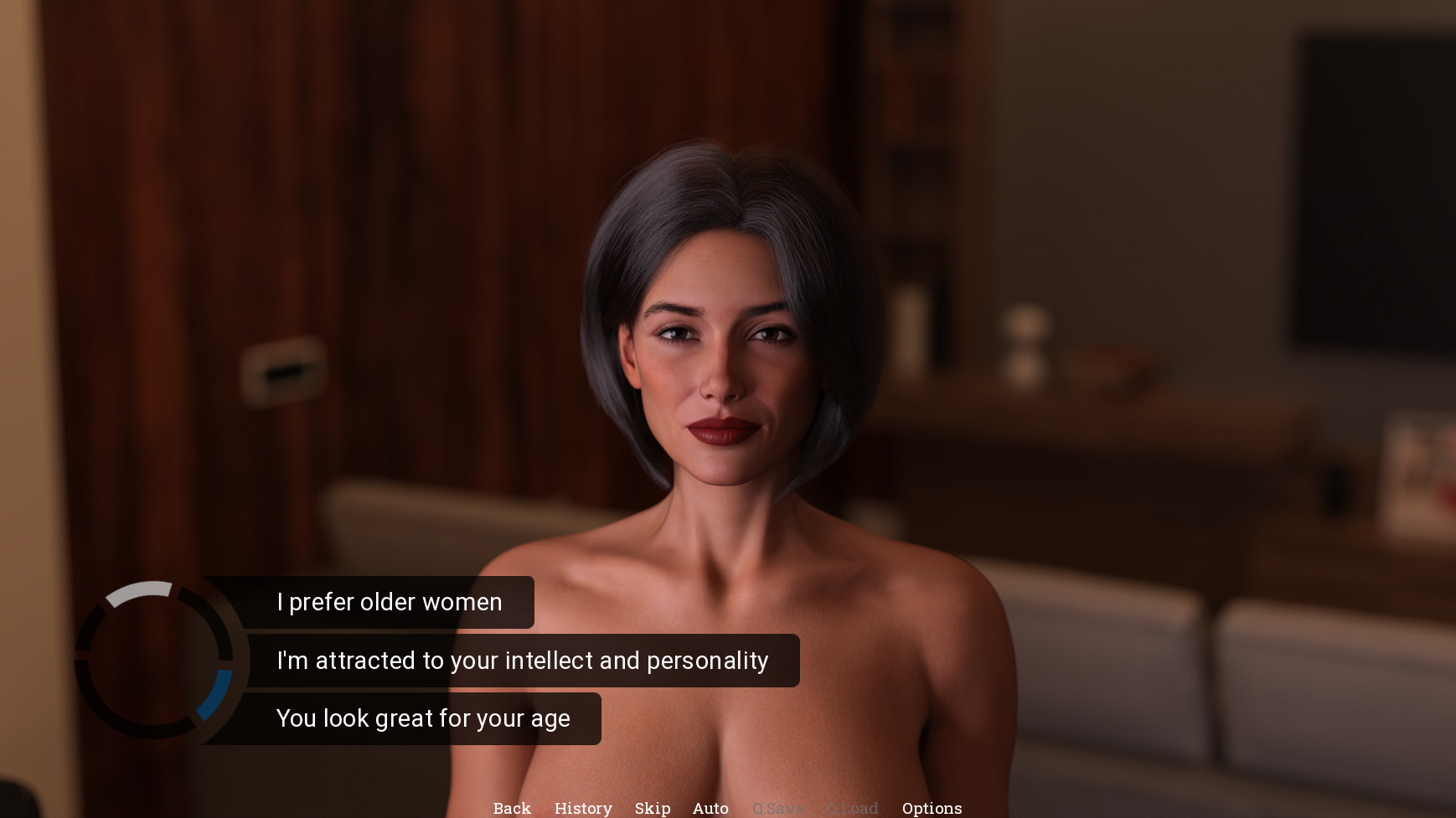Pick "You look great for your age"
The height and width of the screenshot is (818, 1456).
[423, 718]
